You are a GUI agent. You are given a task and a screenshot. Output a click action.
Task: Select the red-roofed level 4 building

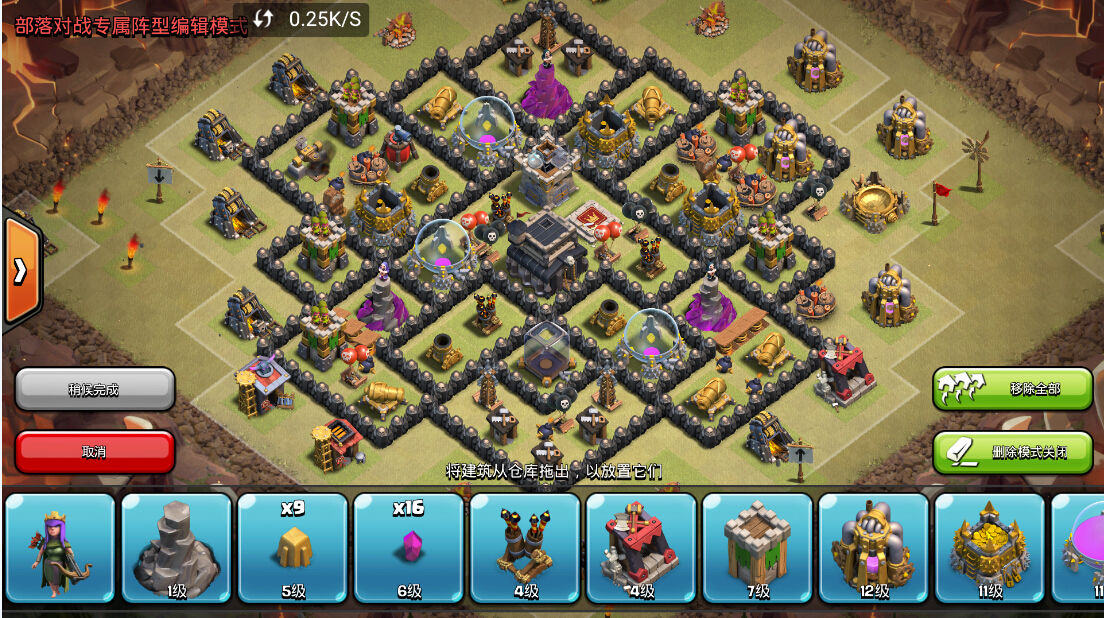click(640, 548)
